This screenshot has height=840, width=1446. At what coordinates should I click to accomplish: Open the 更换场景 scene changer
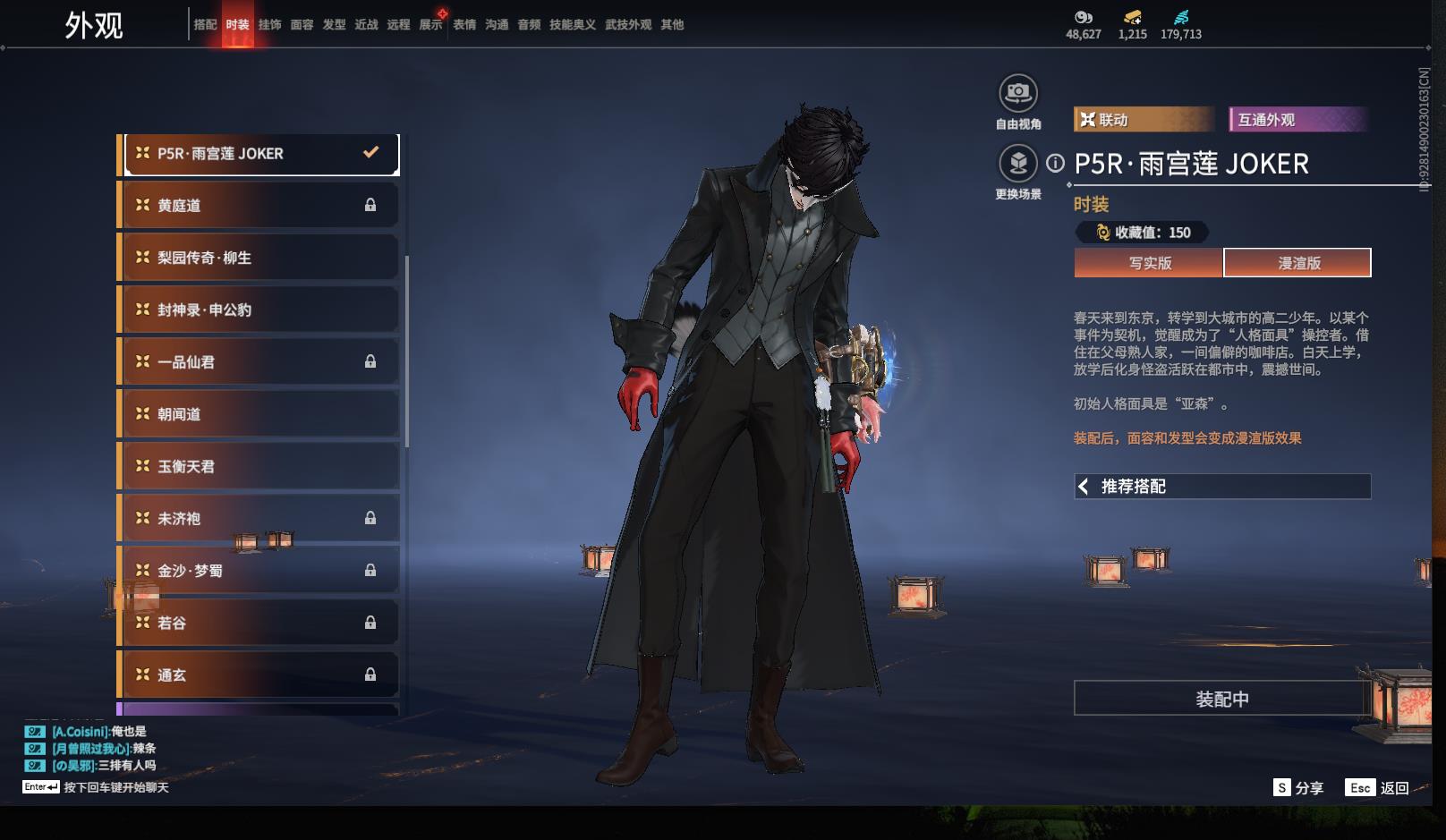tap(1018, 164)
